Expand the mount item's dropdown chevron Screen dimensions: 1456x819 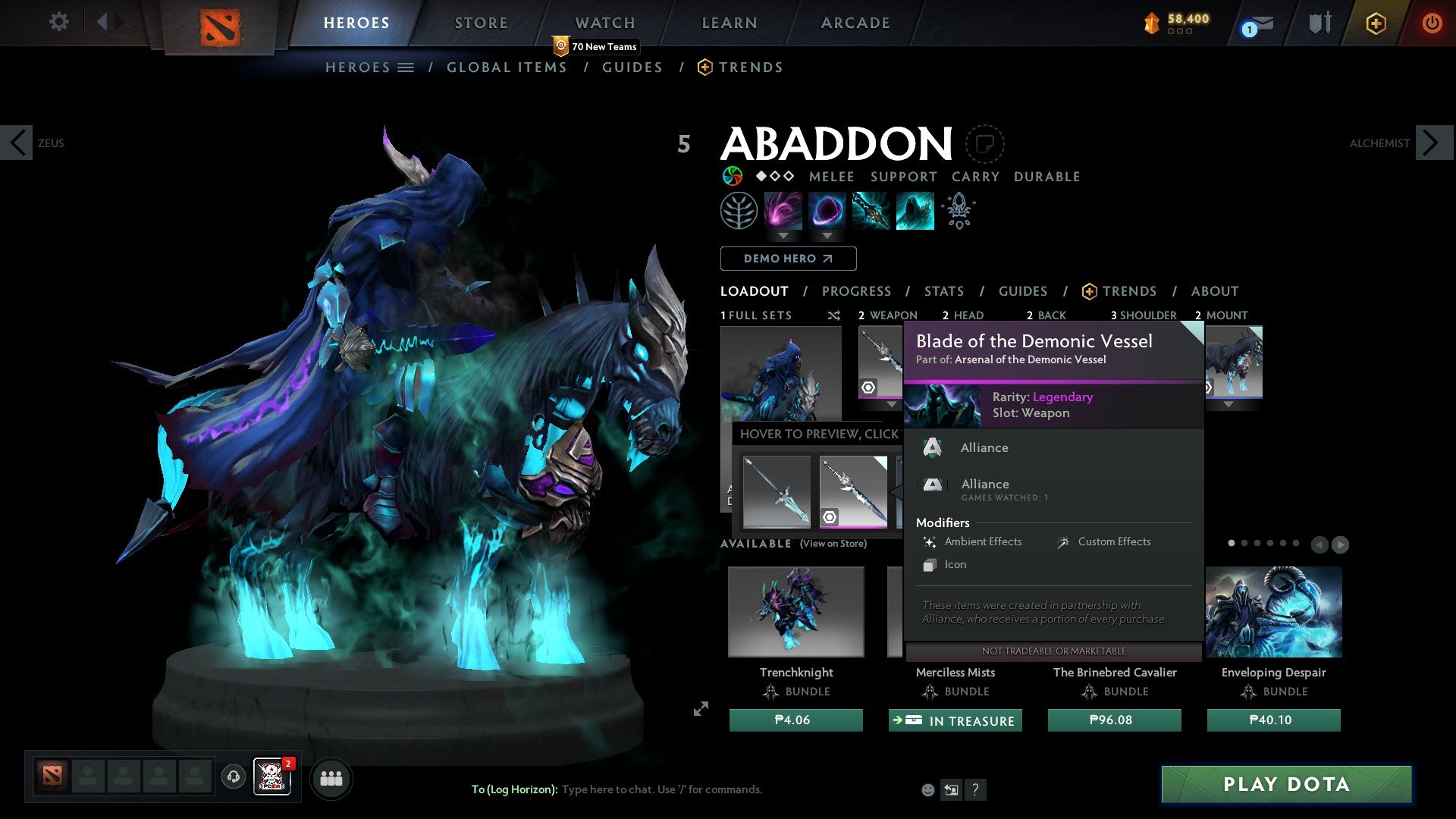click(x=1228, y=405)
